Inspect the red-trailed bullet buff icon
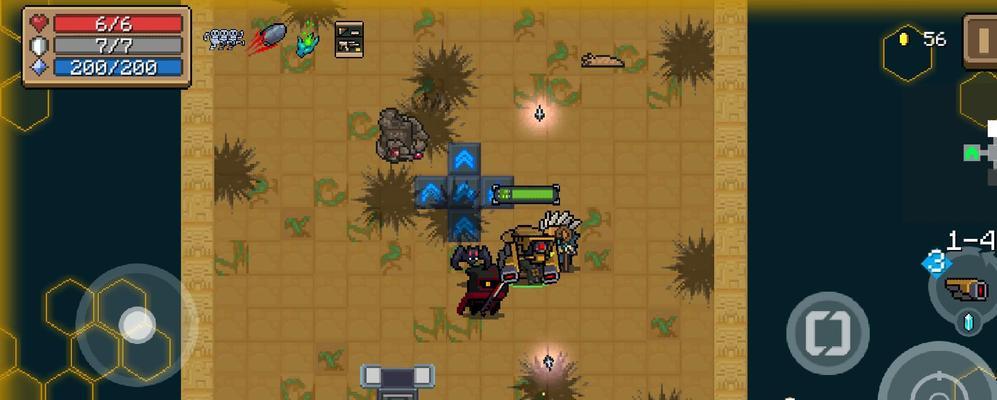Screen dimensions: 997x400 [x=267, y=40]
